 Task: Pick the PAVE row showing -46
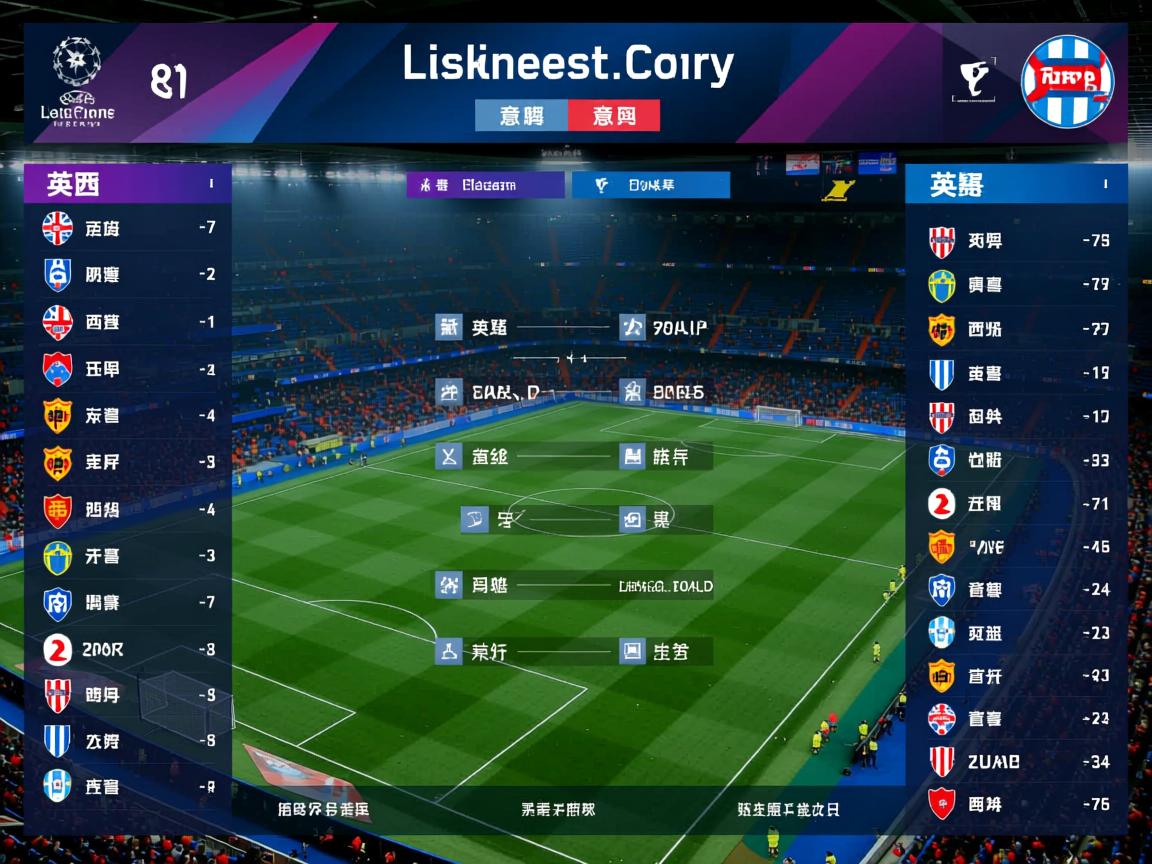point(1016,547)
